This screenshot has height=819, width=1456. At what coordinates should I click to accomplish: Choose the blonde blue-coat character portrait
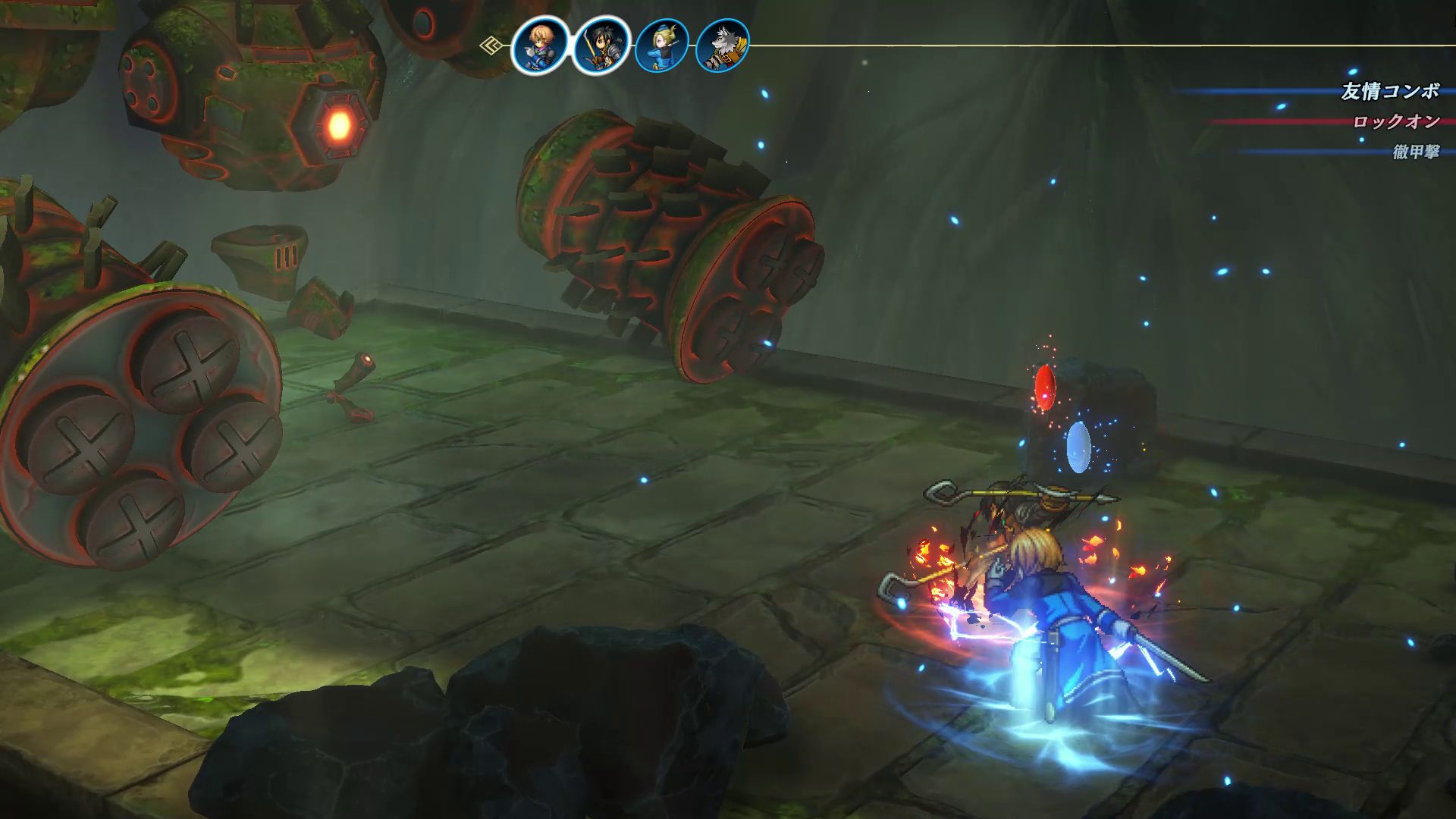pyautogui.click(x=661, y=45)
